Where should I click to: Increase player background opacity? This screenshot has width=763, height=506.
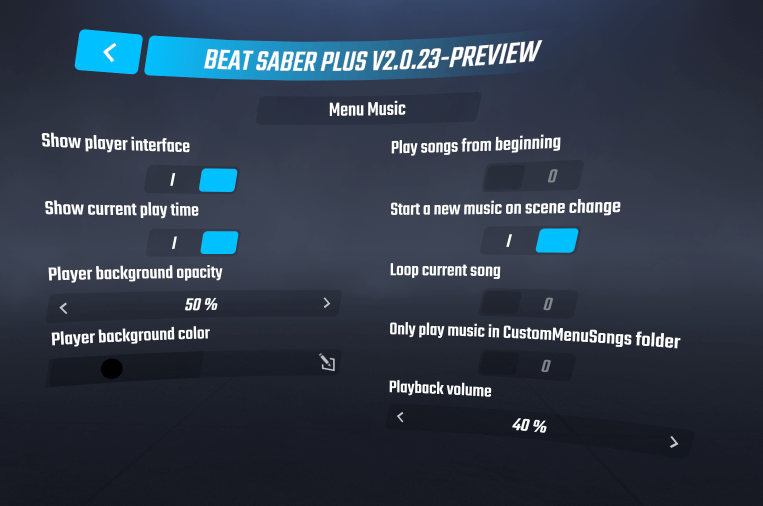click(x=326, y=303)
